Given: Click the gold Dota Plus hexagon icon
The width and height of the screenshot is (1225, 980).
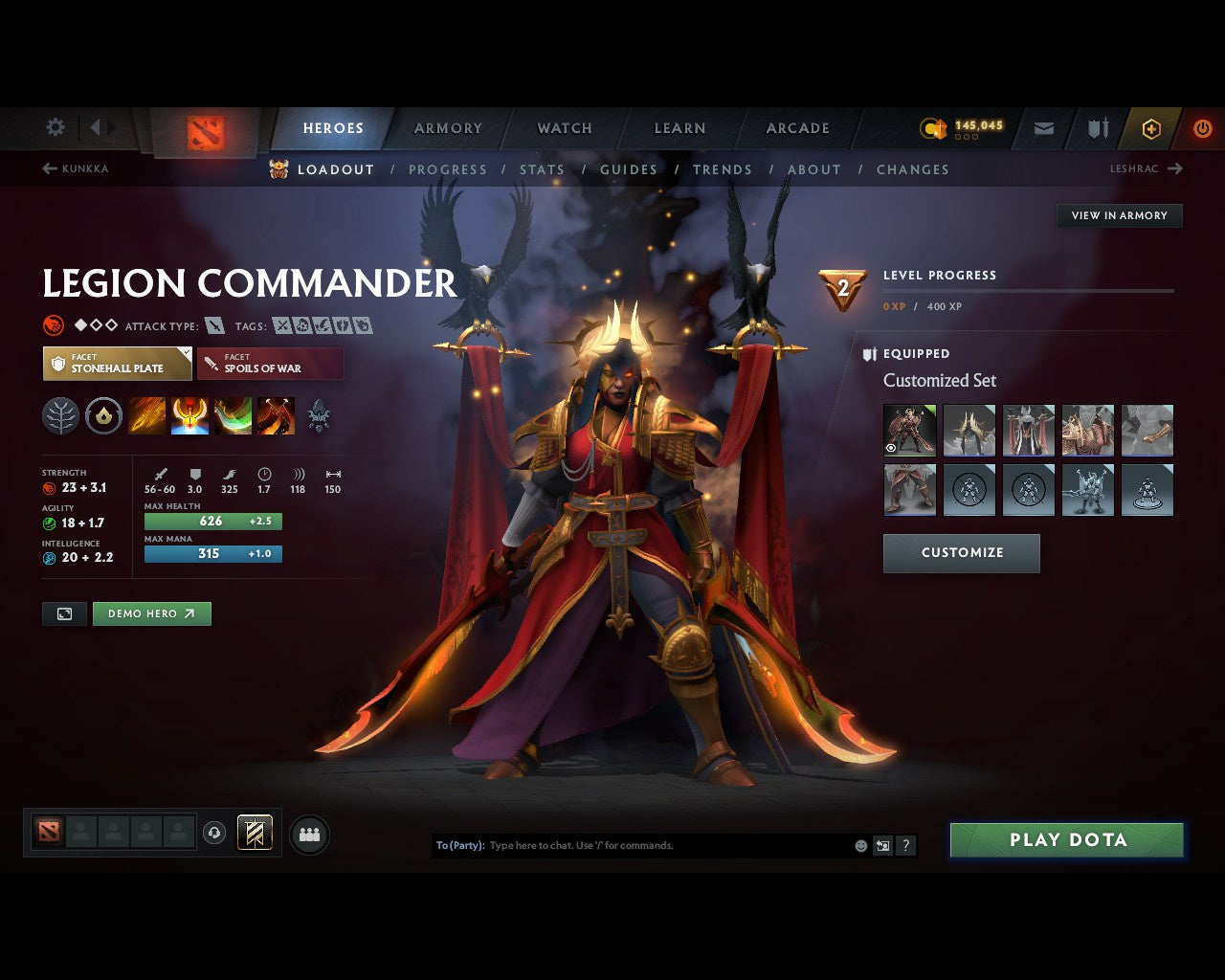Looking at the screenshot, I should click(1150, 127).
